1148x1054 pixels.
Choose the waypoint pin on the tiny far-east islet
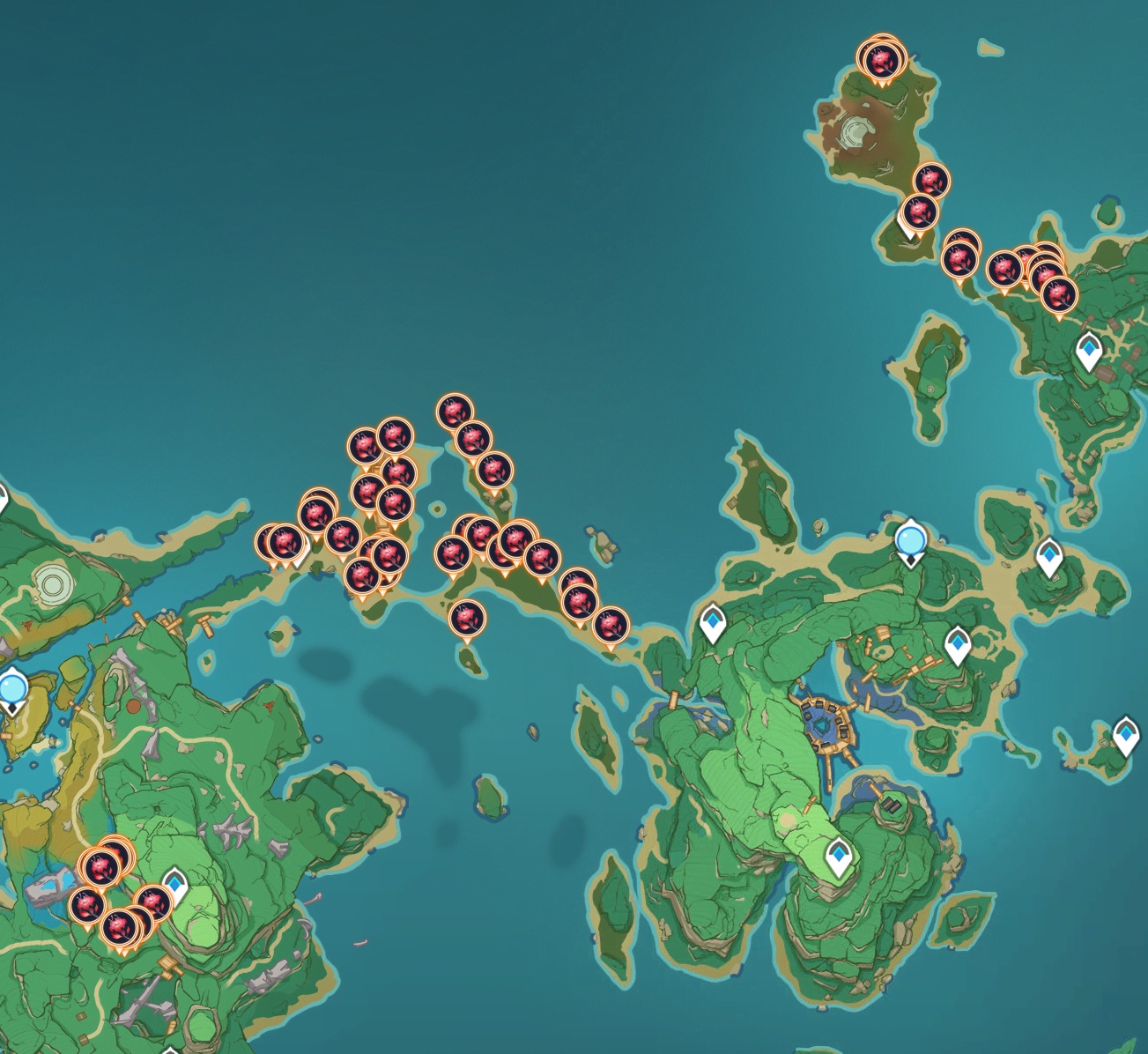point(1124,734)
